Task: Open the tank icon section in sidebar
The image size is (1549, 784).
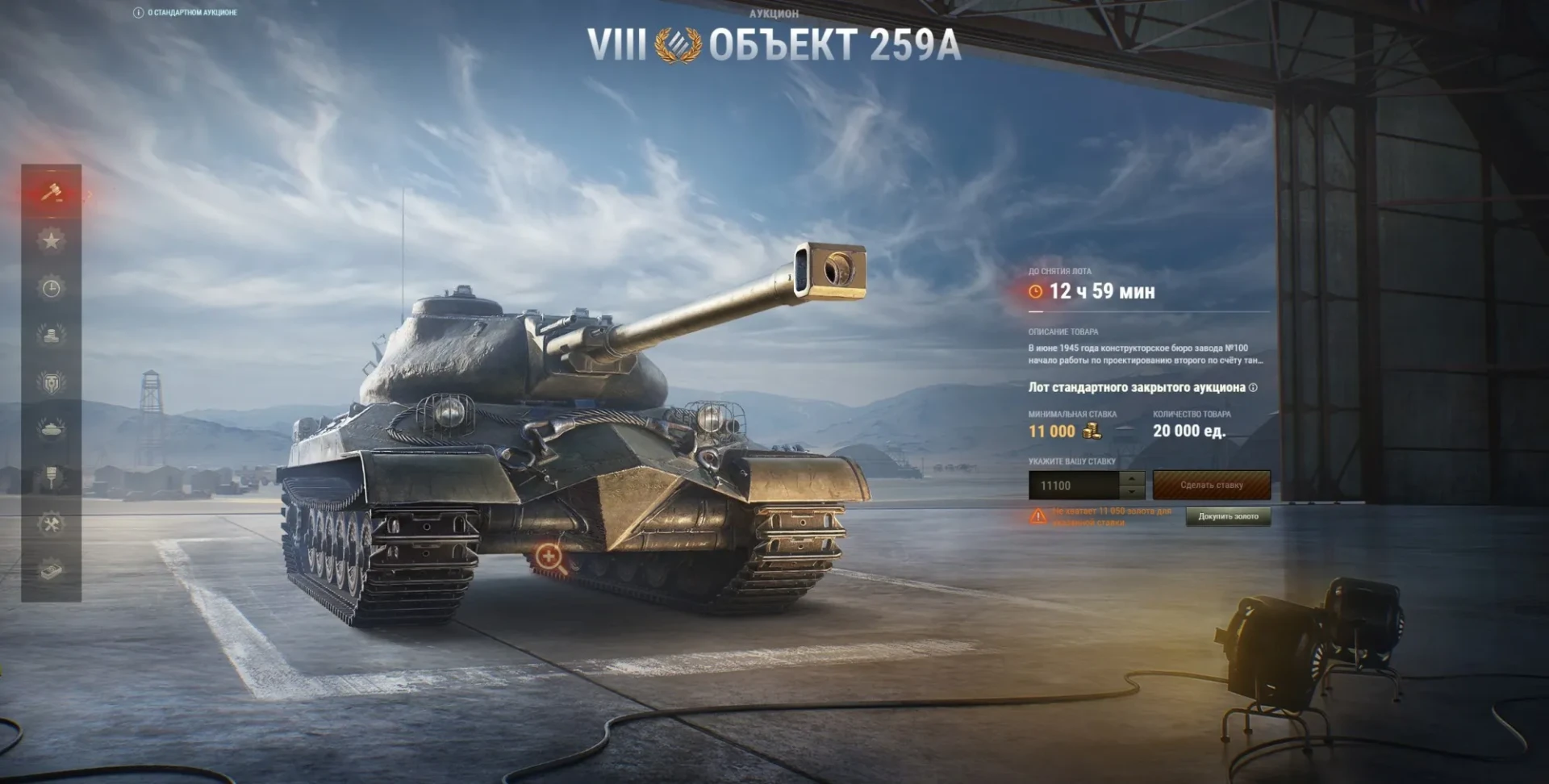Action: (52, 429)
